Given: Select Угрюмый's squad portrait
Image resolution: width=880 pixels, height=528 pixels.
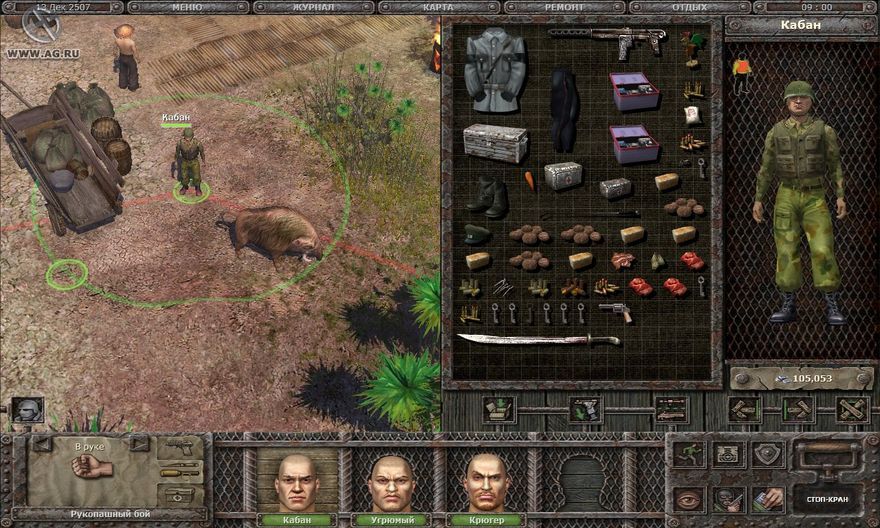Looking at the screenshot, I should pos(391,481).
